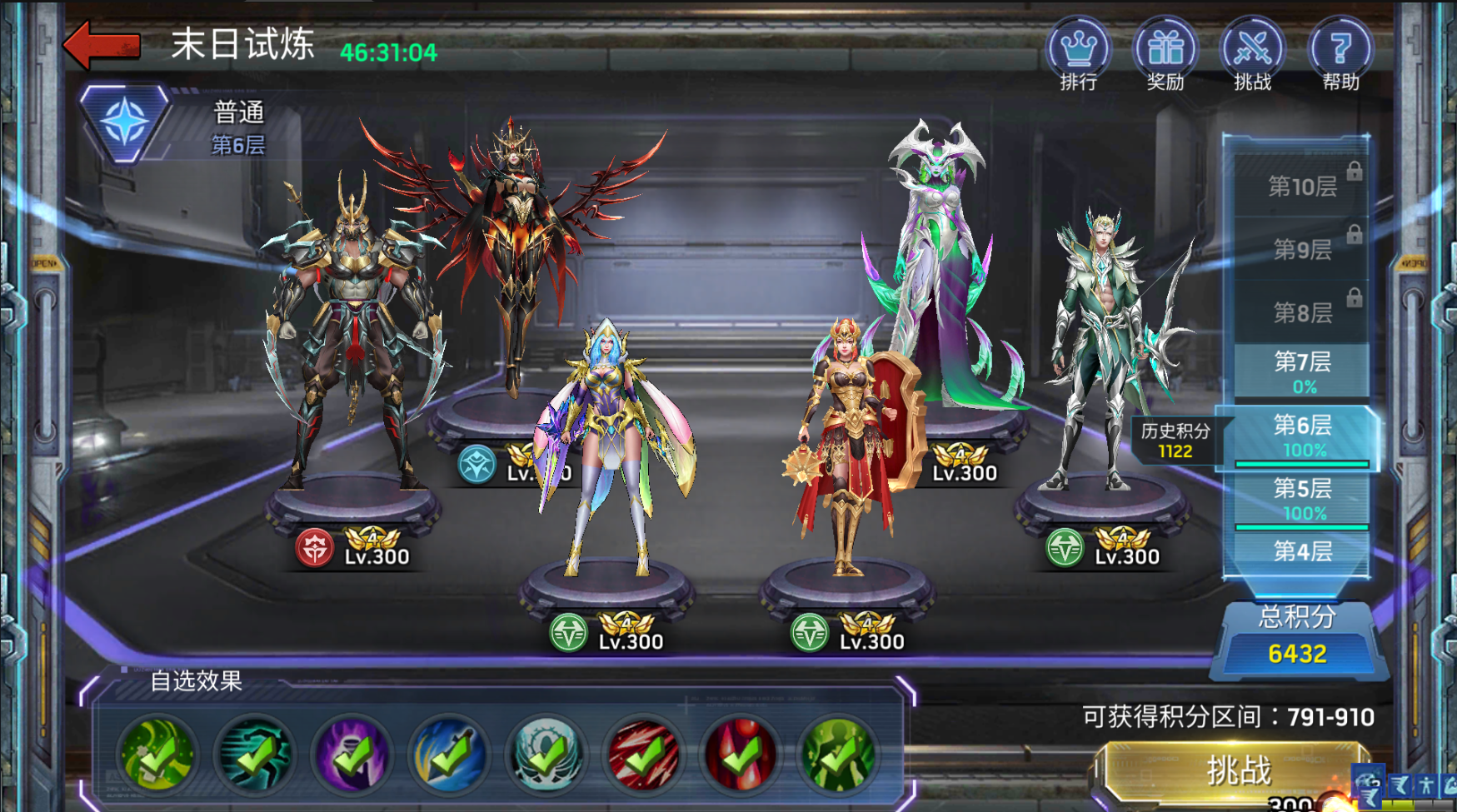Select locked floor 第9层

(x=1302, y=248)
